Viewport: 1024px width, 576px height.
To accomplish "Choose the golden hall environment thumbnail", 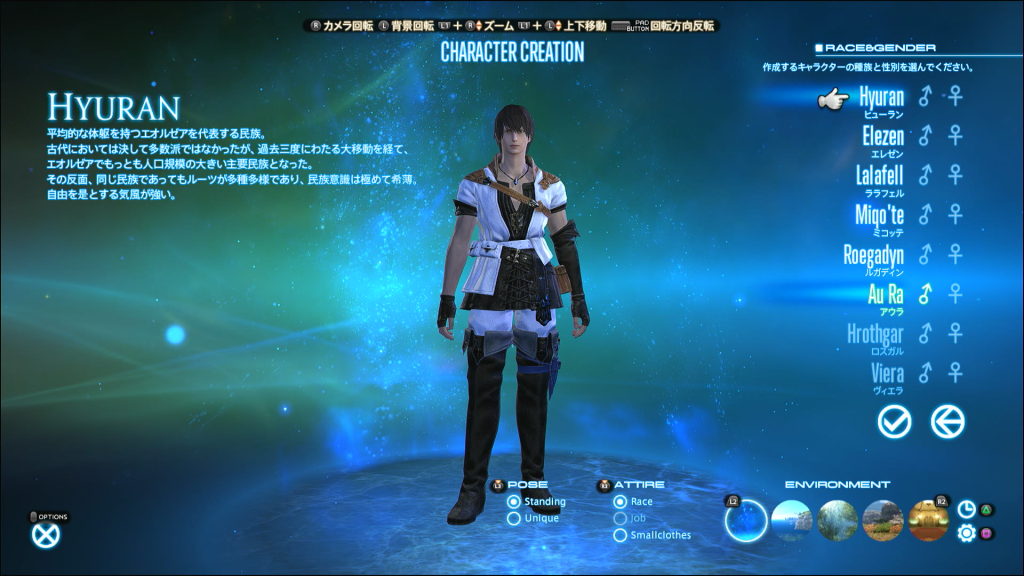I will point(929,521).
